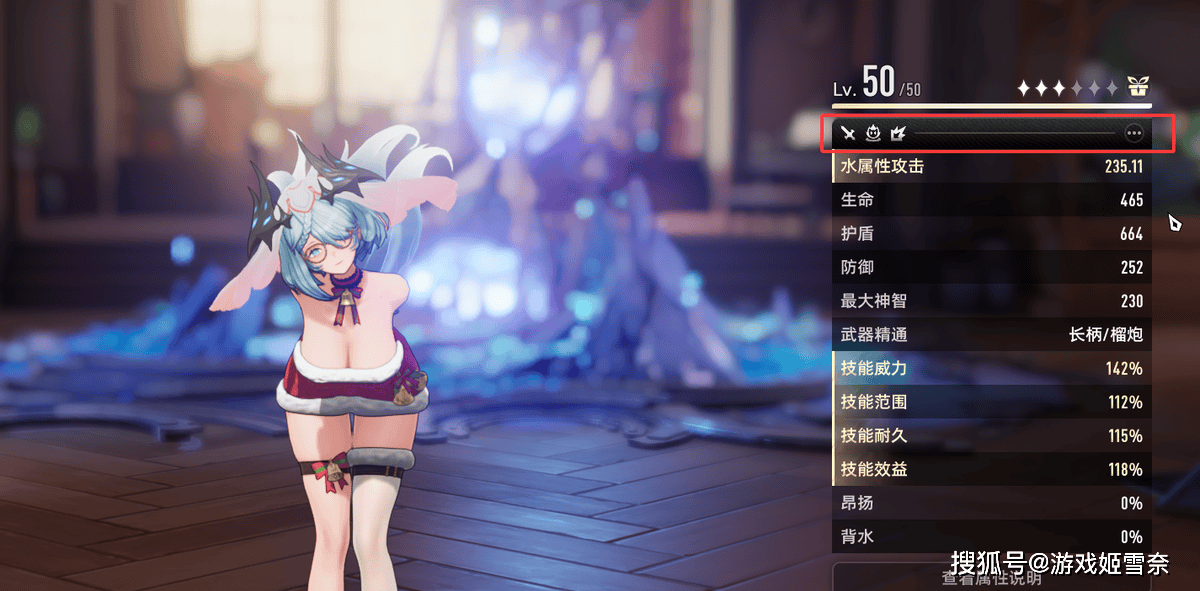The height and width of the screenshot is (591, 1200).
Task: Open the 查看属性说明 button
Action: 991,578
